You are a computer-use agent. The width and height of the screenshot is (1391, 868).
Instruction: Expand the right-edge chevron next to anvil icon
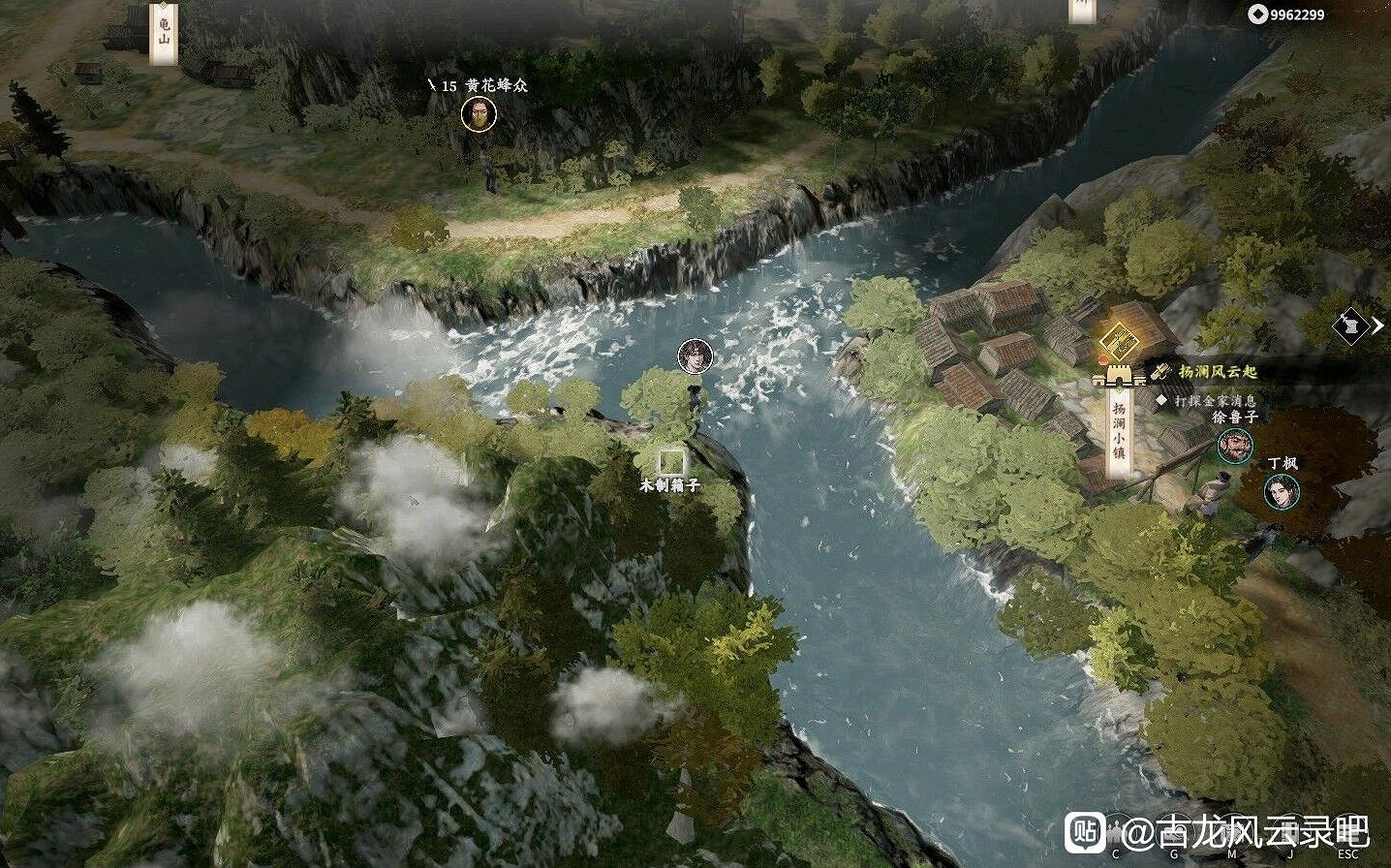1378,327
